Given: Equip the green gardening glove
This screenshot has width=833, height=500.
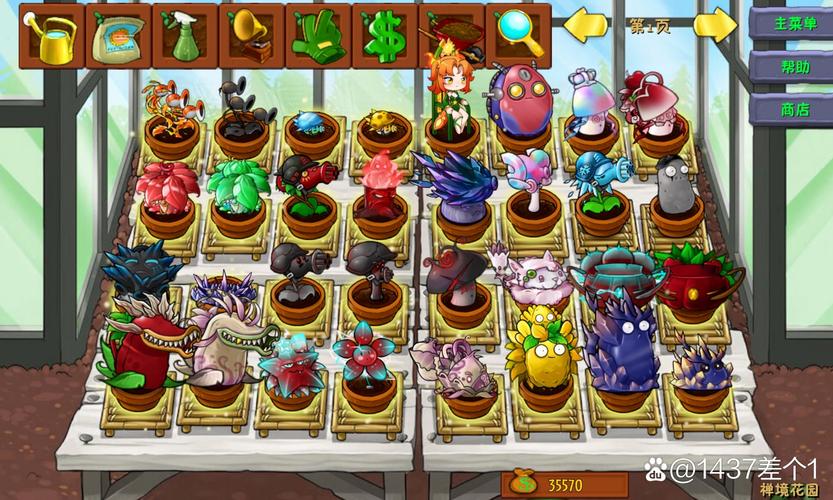Looking at the screenshot, I should pos(317,36).
